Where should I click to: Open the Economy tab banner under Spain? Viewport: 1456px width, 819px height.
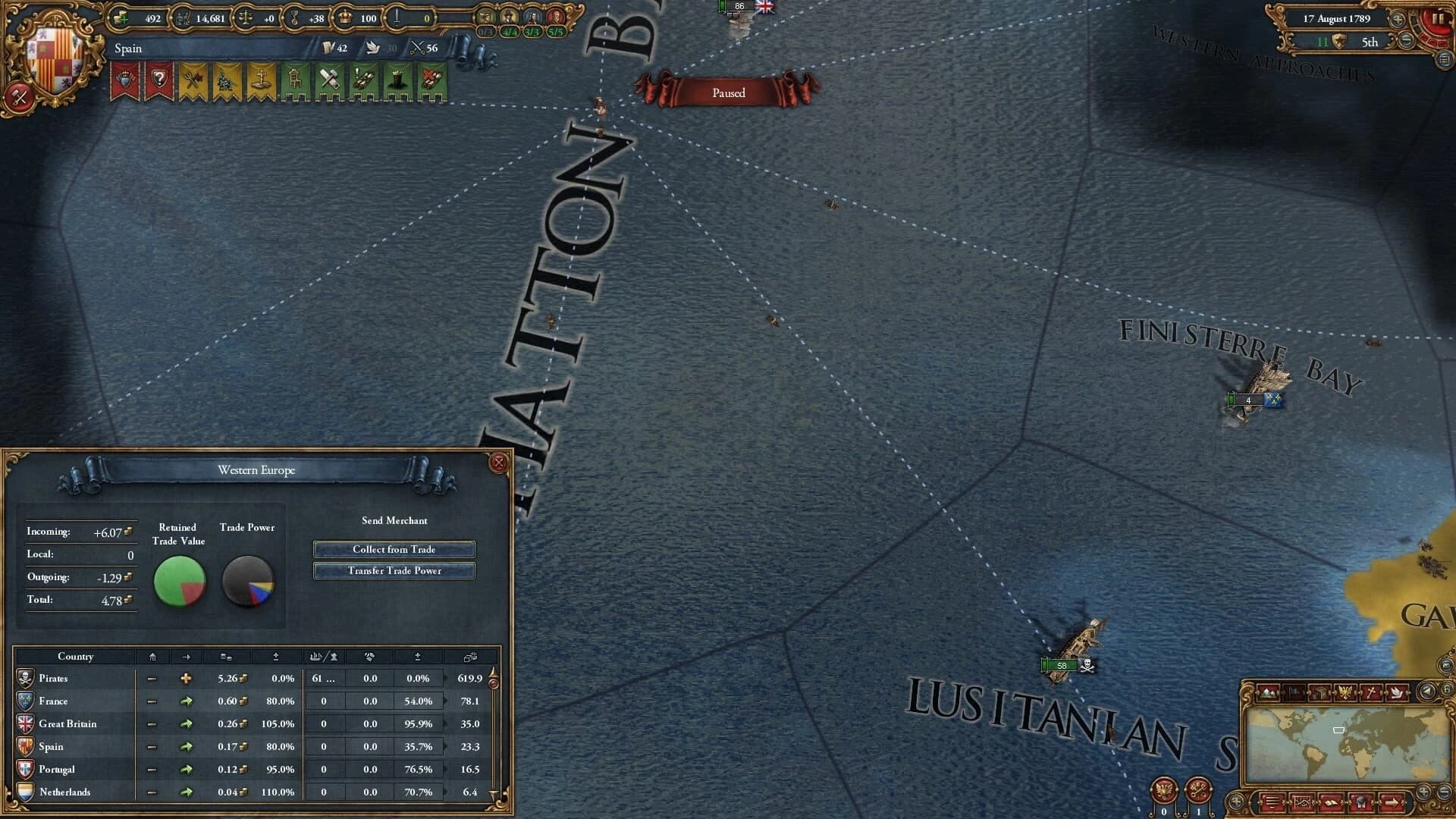pyautogui.click(x=193, y=78)
